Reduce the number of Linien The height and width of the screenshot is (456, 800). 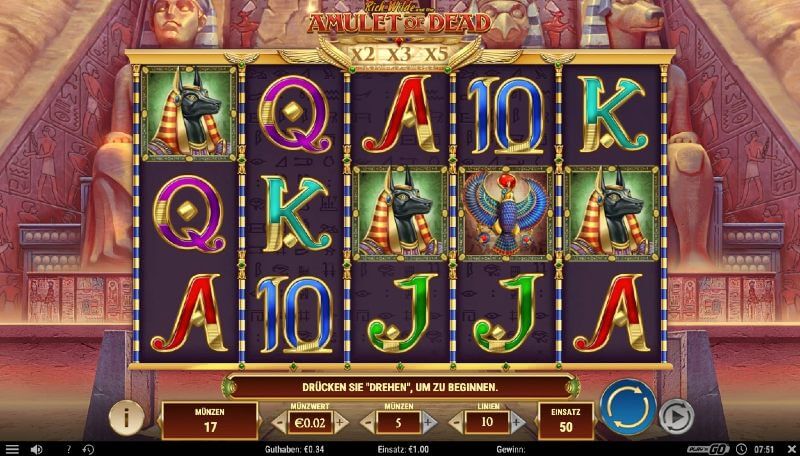(x=457, y=422)
